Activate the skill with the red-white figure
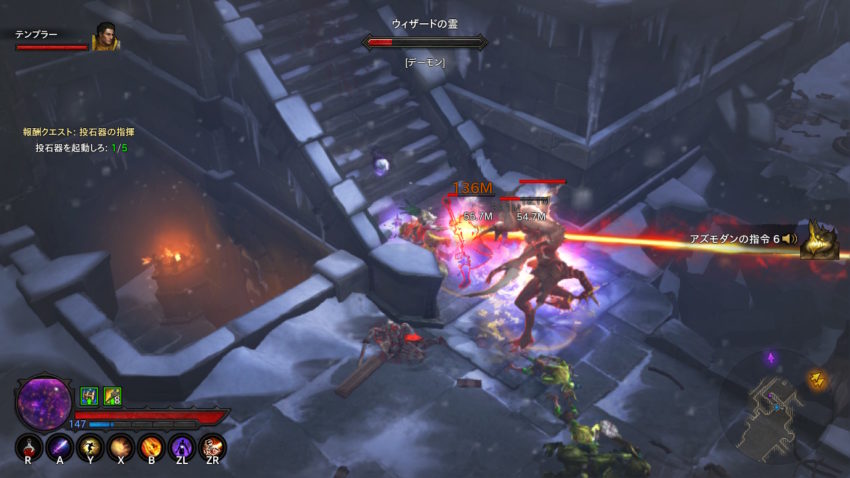This screenshot has width=850, height=478. pyautogui.click(x=211, y=447)
